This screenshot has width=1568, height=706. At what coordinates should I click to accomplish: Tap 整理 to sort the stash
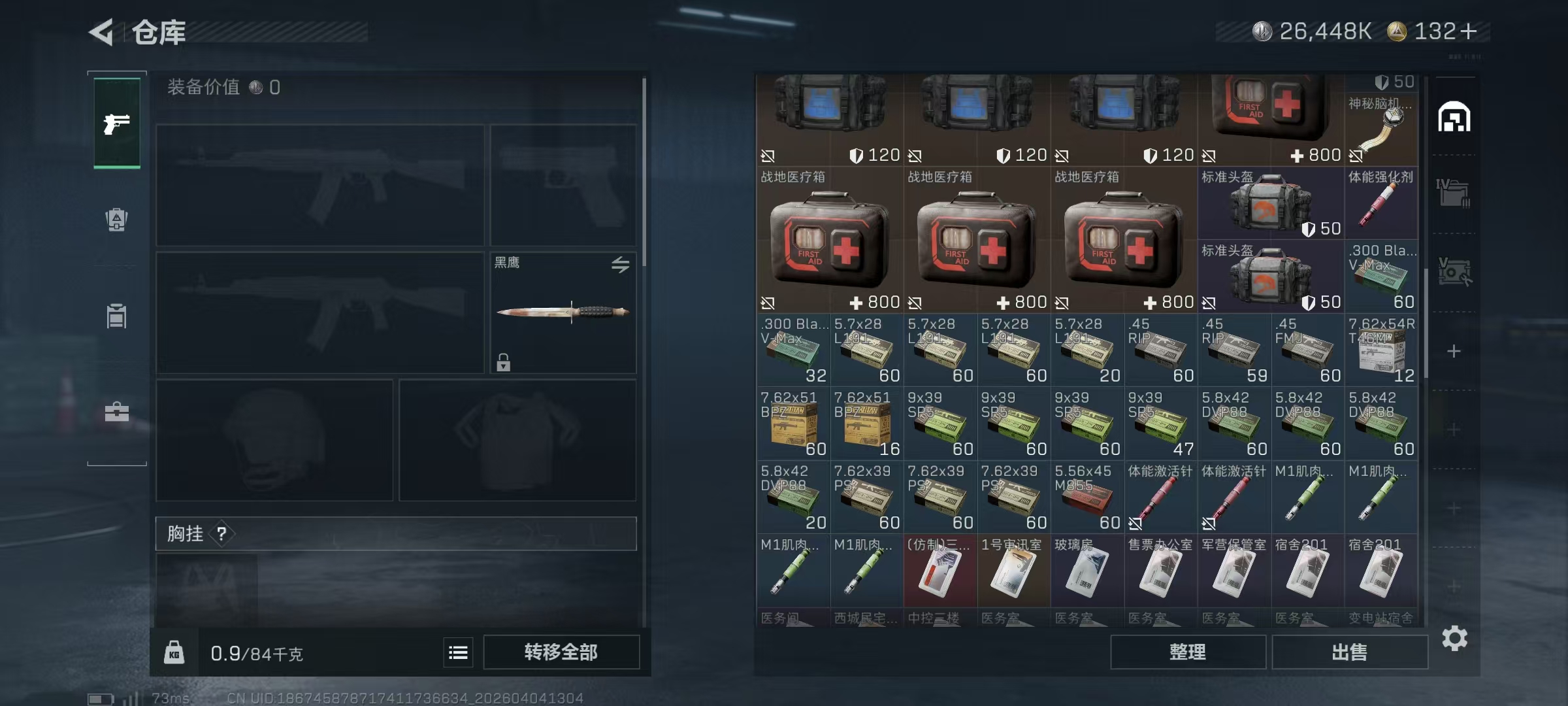tap(1187, 652)
